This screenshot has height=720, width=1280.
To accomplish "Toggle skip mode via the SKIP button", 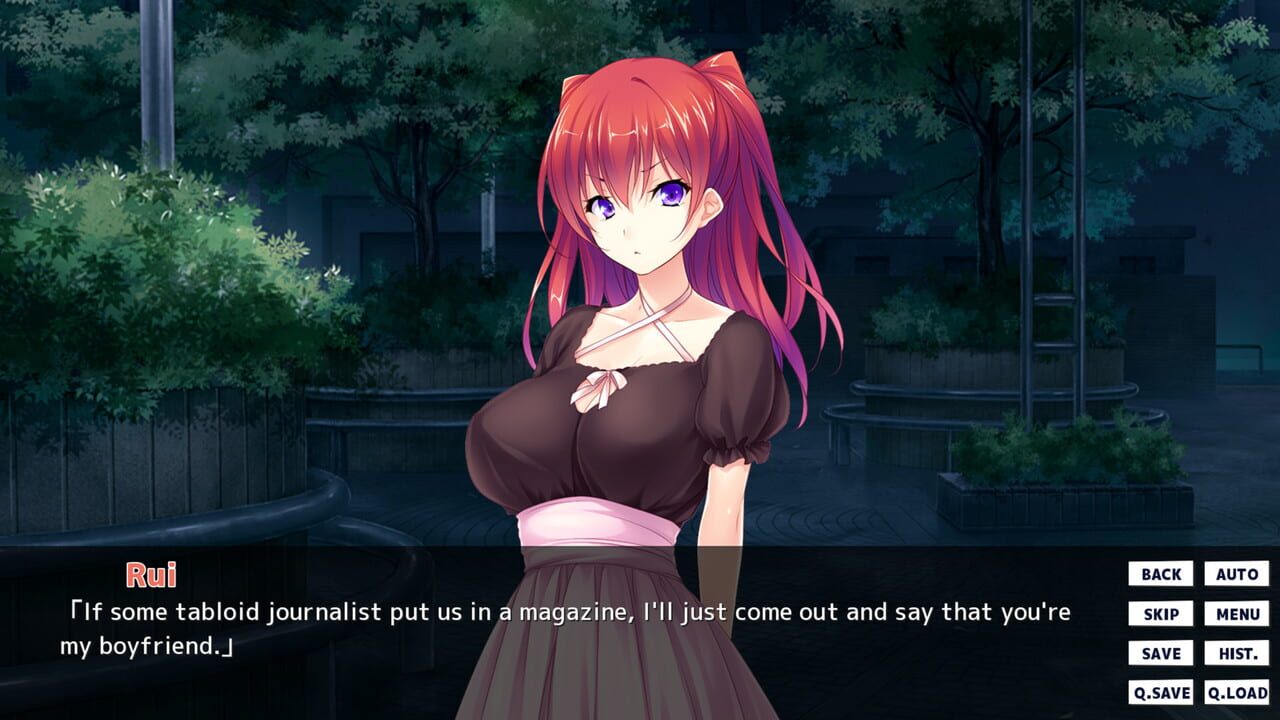I will point(1159,613).
